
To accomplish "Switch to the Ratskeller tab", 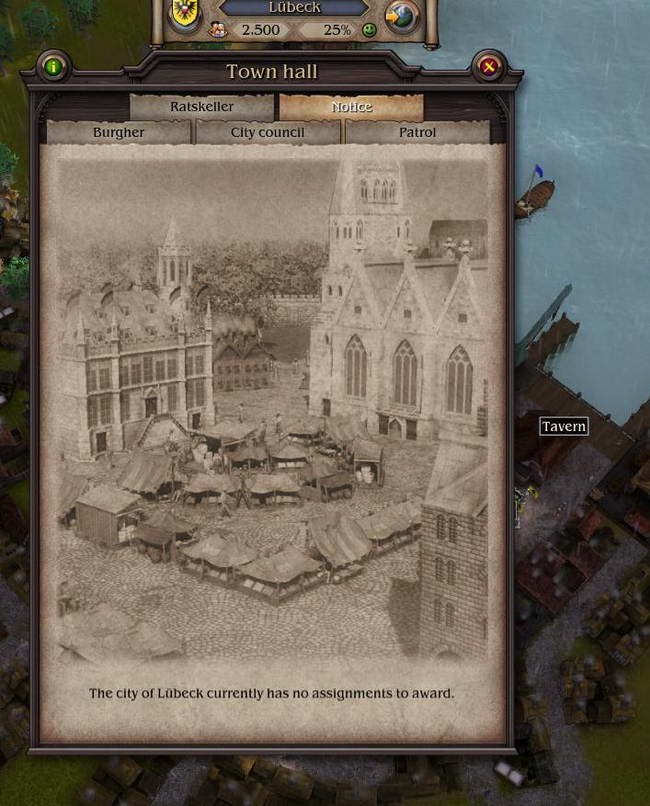I will (201, 107).
